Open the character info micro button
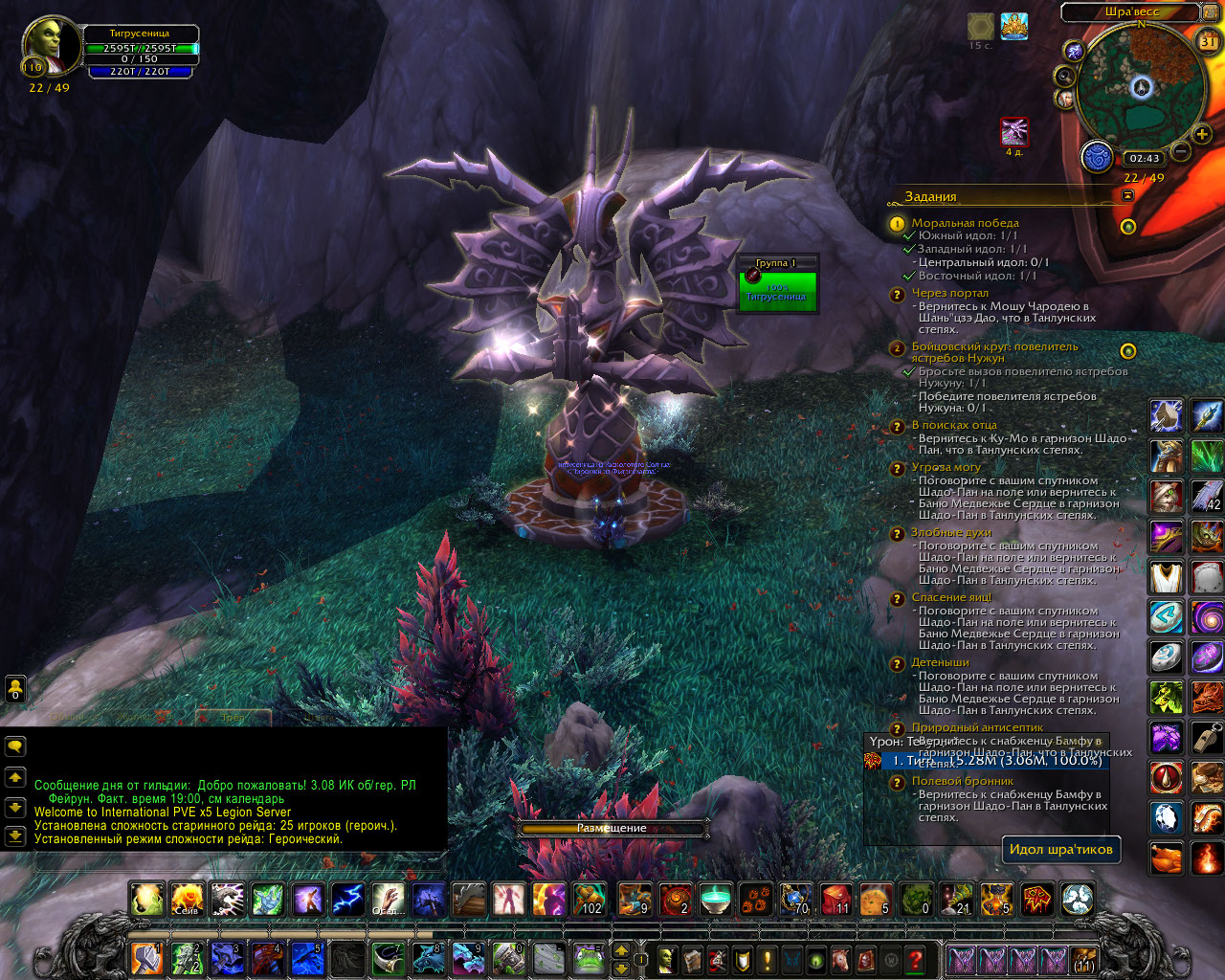This screenshot has width=1225, height=980. [x=667, y=958]
